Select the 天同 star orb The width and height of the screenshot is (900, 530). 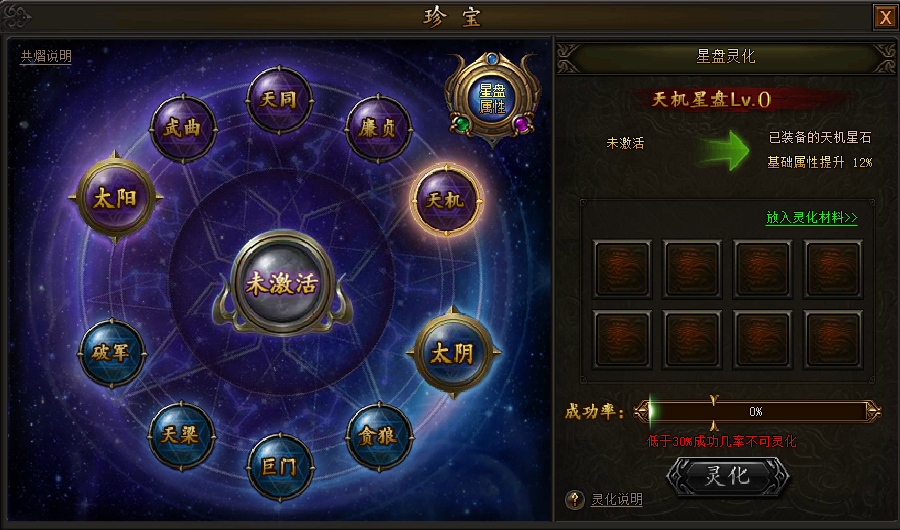click(275, 101)
